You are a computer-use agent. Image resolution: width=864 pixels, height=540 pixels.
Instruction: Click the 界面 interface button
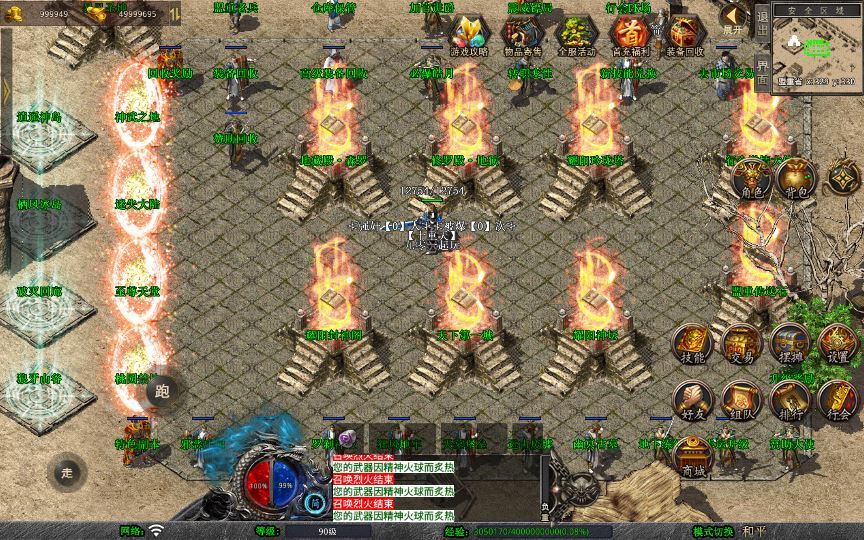pos(762,77)
